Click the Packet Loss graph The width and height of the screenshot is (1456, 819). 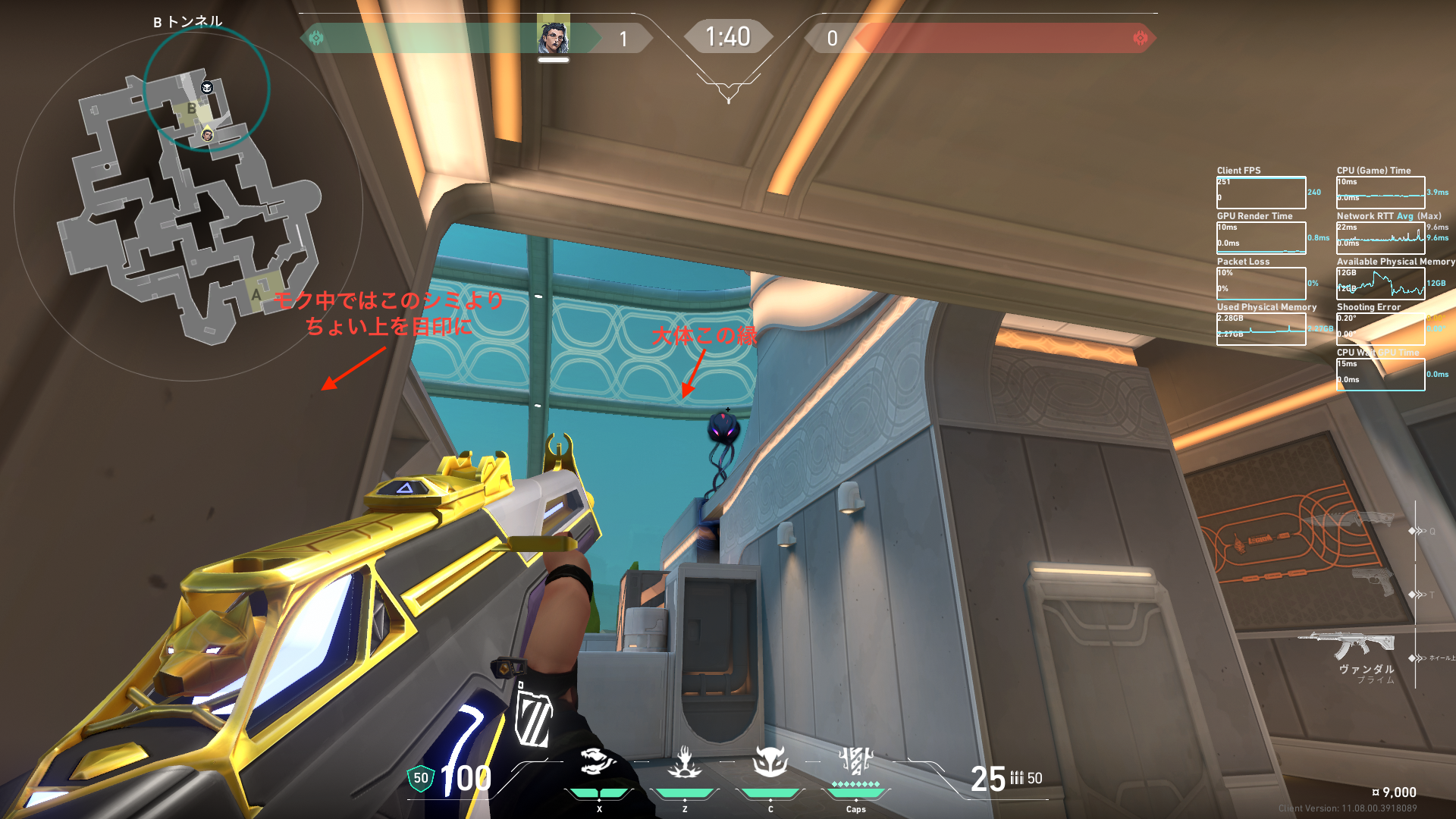[1261, 284]
